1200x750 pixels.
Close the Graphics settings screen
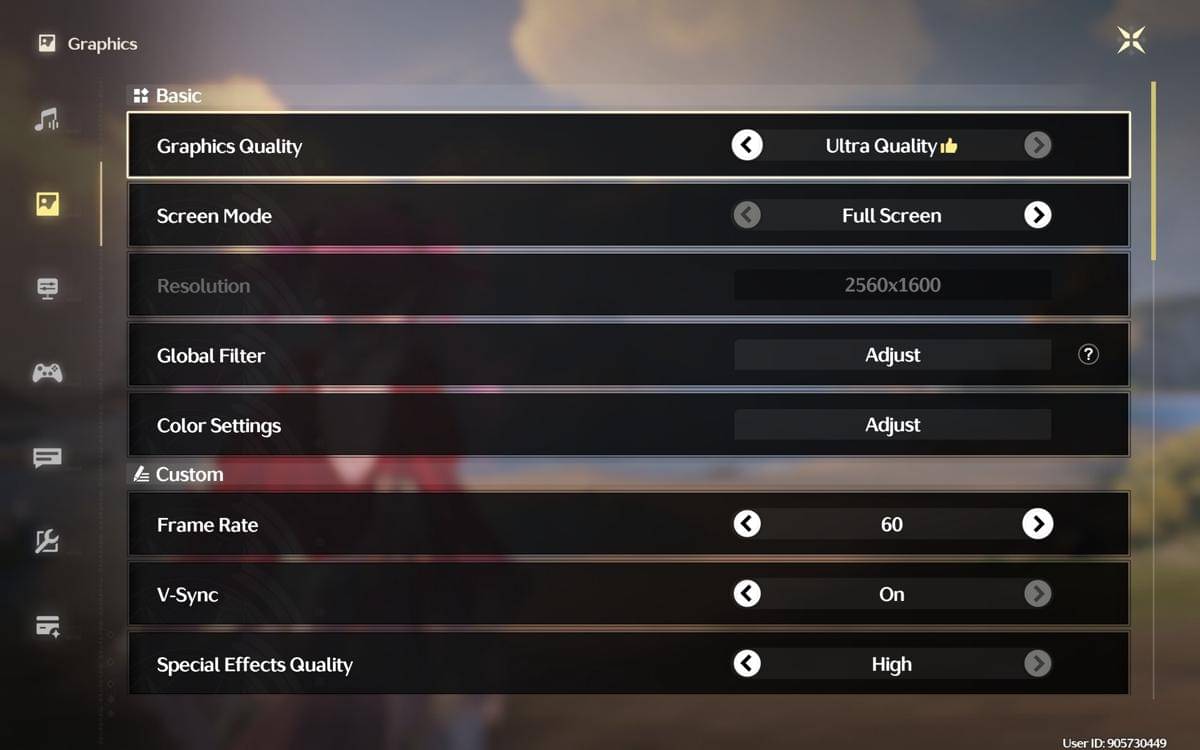[1131, 40]
